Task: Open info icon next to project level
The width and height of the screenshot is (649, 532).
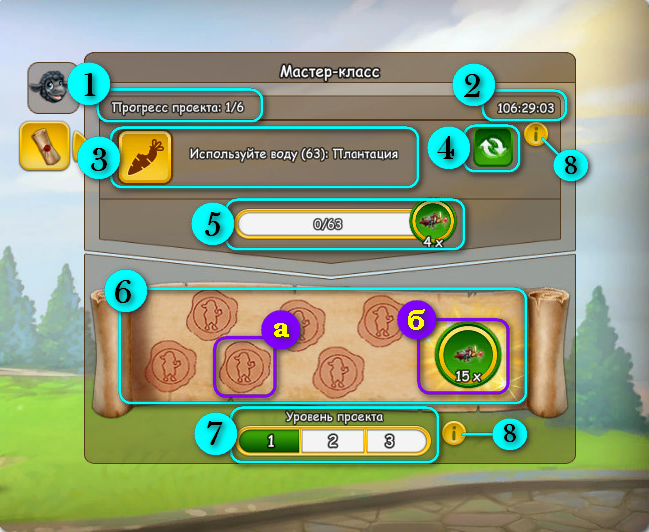Action: 455,434
